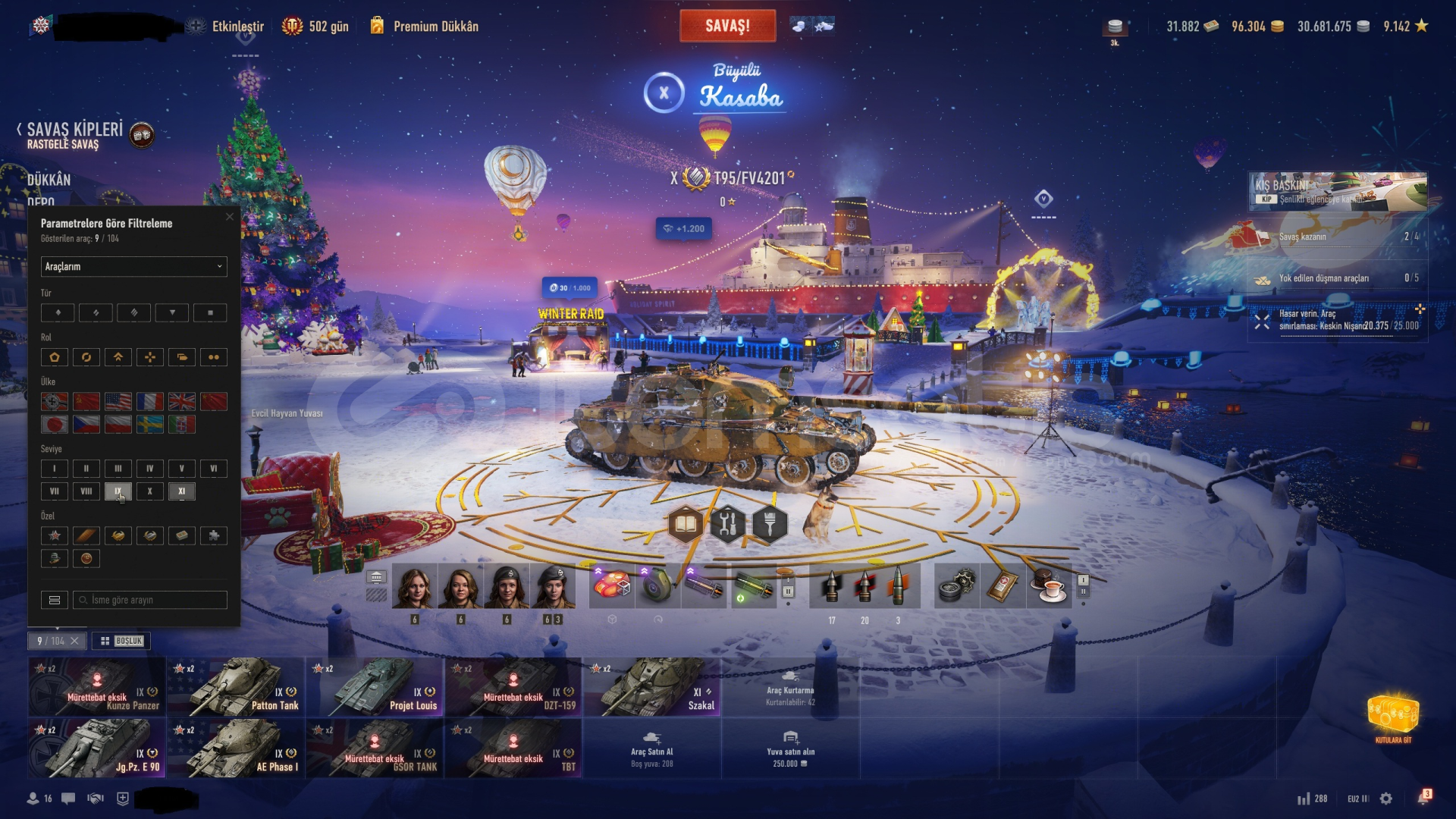1456x819 pixels.
Task: Pick the Projet Louis tank
Action: pyautogui.click(x=375, y=687)
